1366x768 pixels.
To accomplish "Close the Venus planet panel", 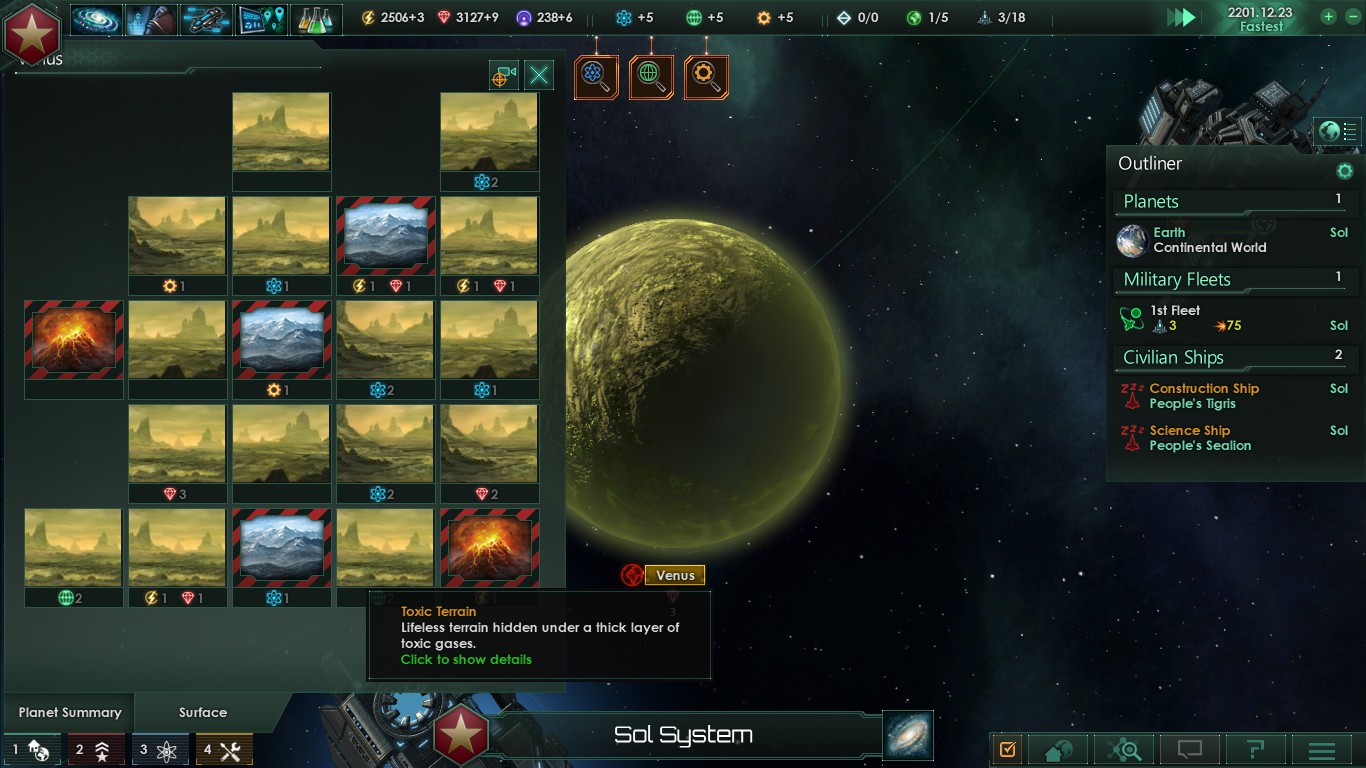I will tap(539, 75).
